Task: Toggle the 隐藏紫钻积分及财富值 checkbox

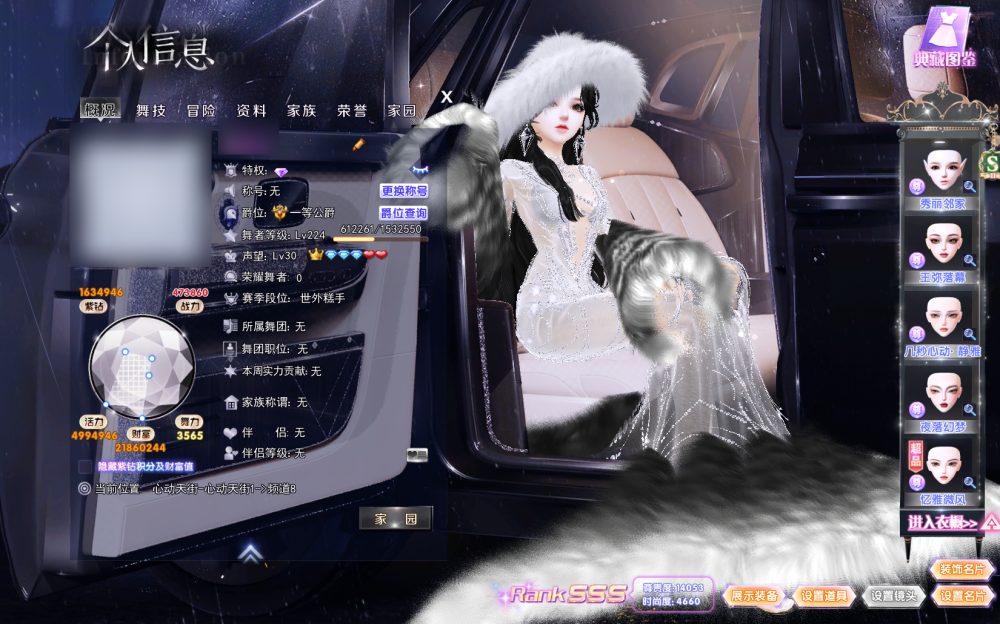Action: point(85,467)
